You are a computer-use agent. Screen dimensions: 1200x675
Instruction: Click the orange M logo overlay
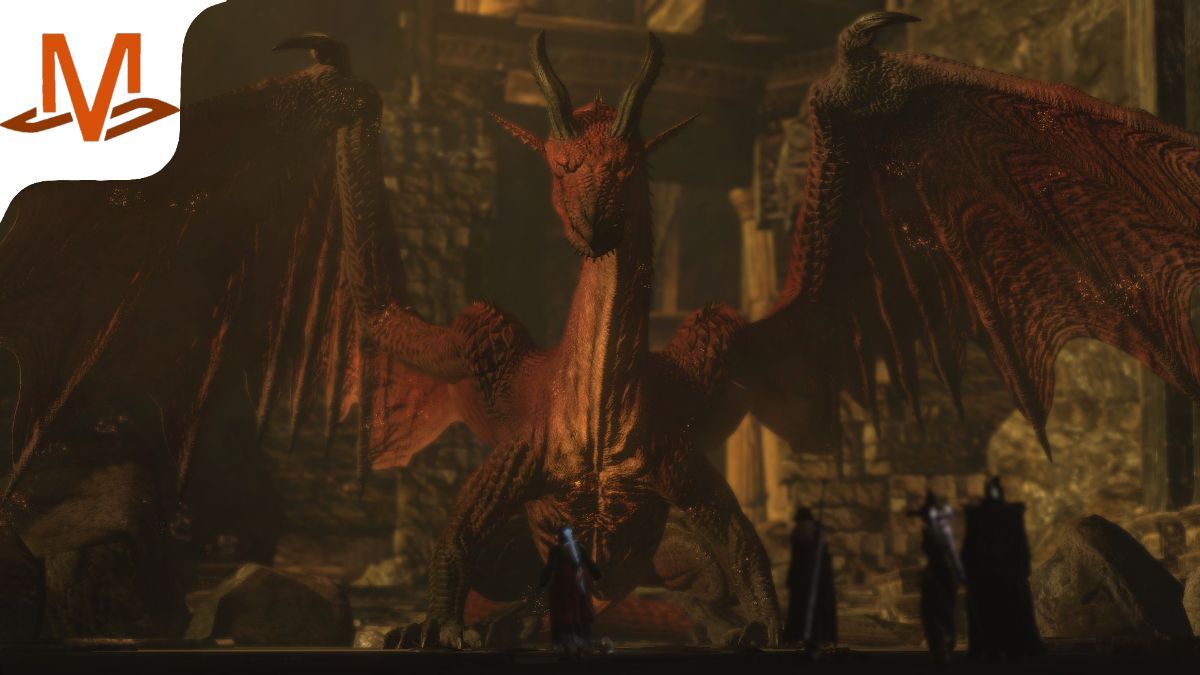90,88
